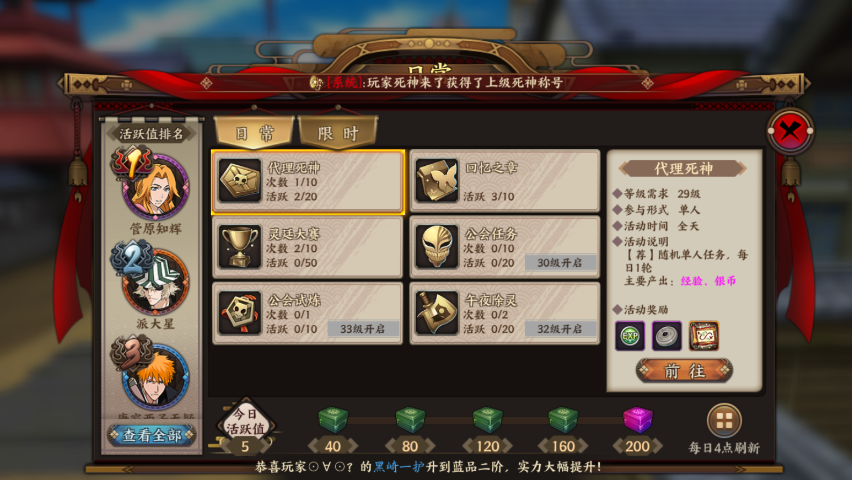View first-ranked player 菅原知辉's avatar
852x480 pixels.
(155, 187)
